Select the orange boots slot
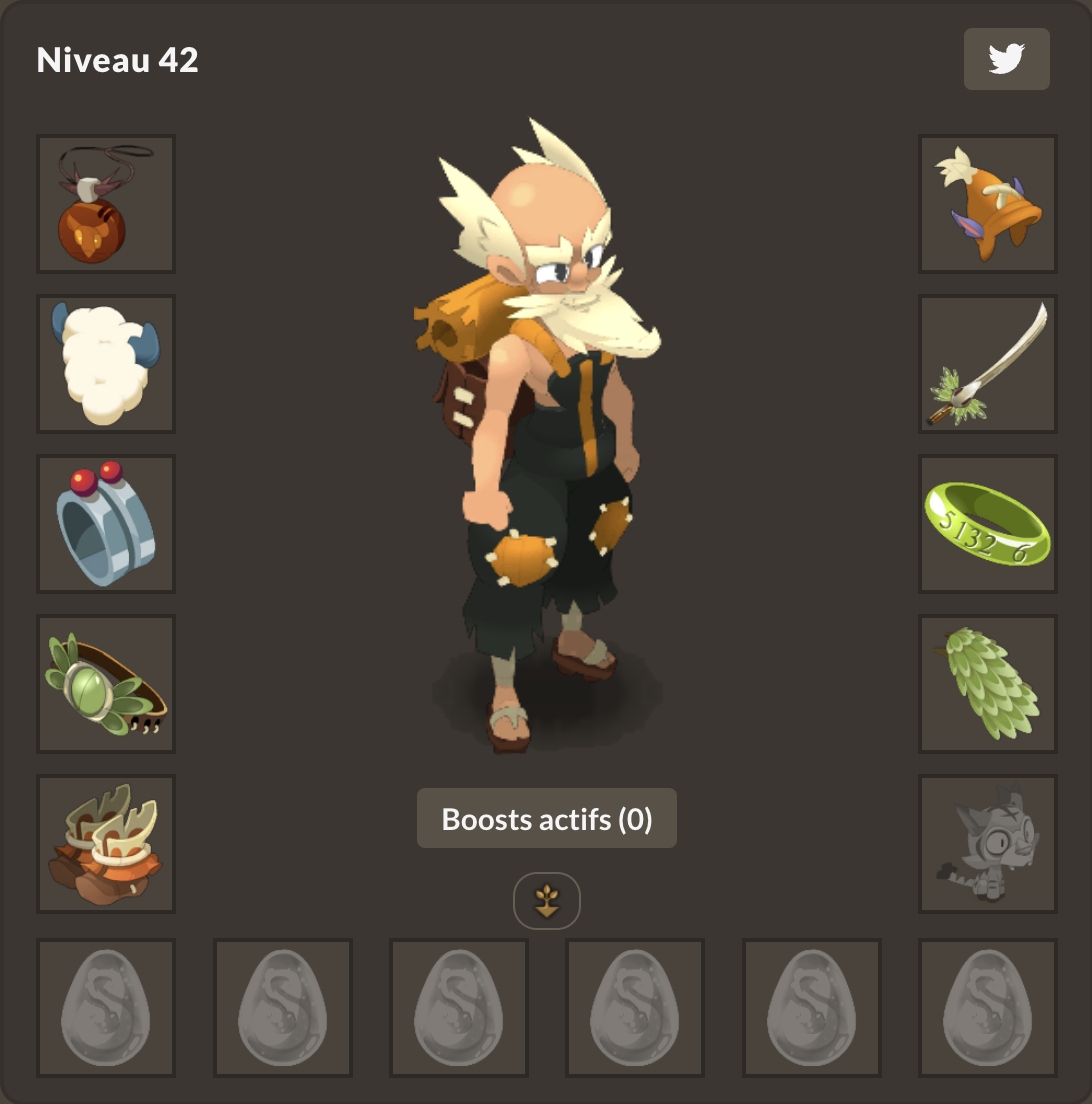The image size is (1092, 1104). tap(106, 844)
